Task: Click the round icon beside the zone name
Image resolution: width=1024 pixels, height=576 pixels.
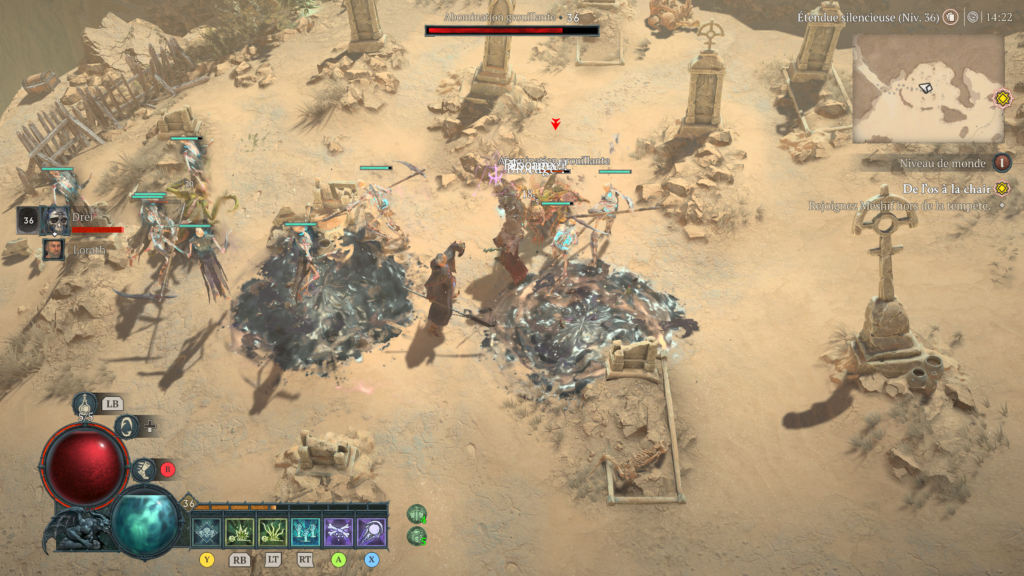Action: pos(950,17)
